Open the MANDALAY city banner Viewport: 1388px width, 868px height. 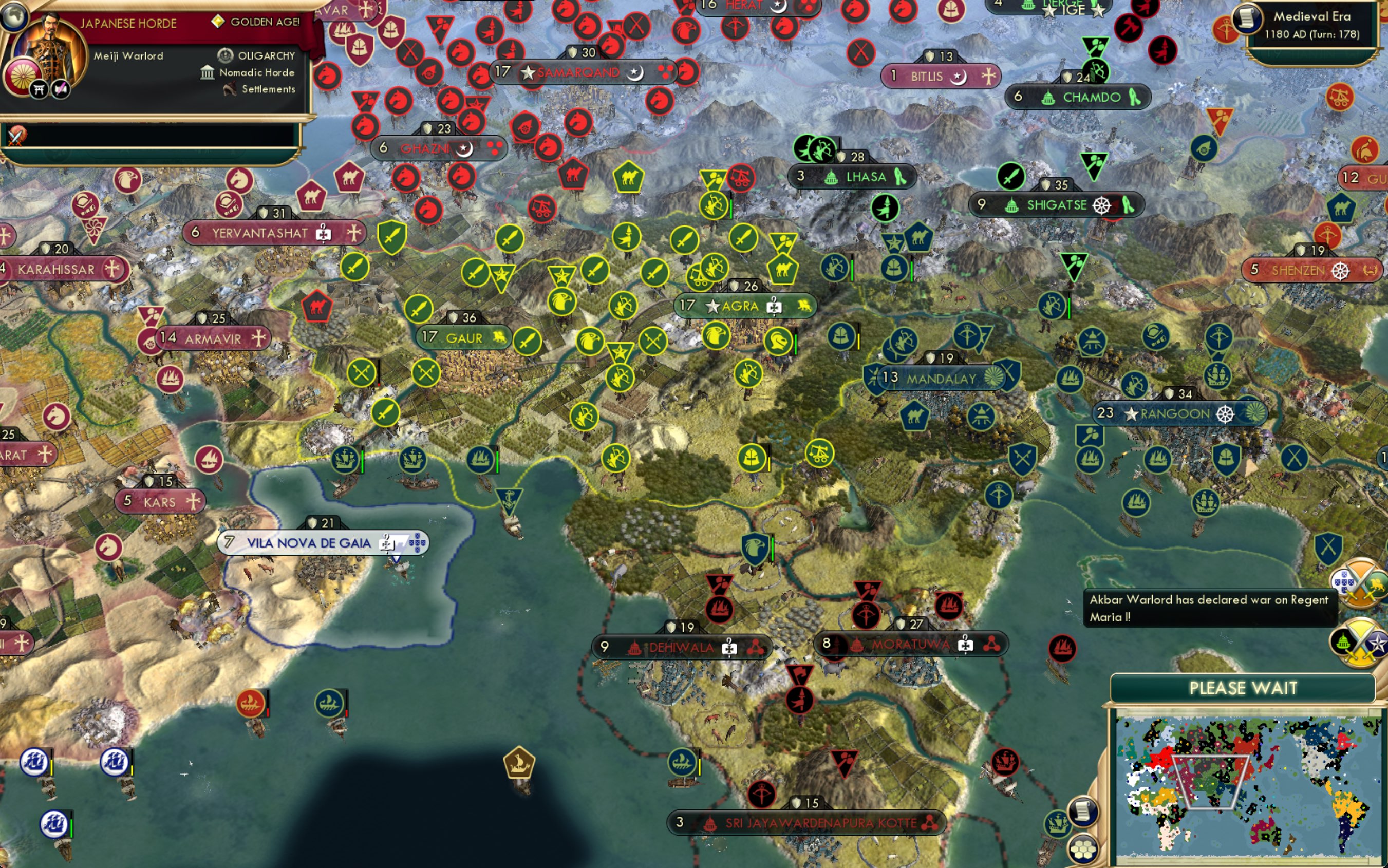tap(941, 379)
